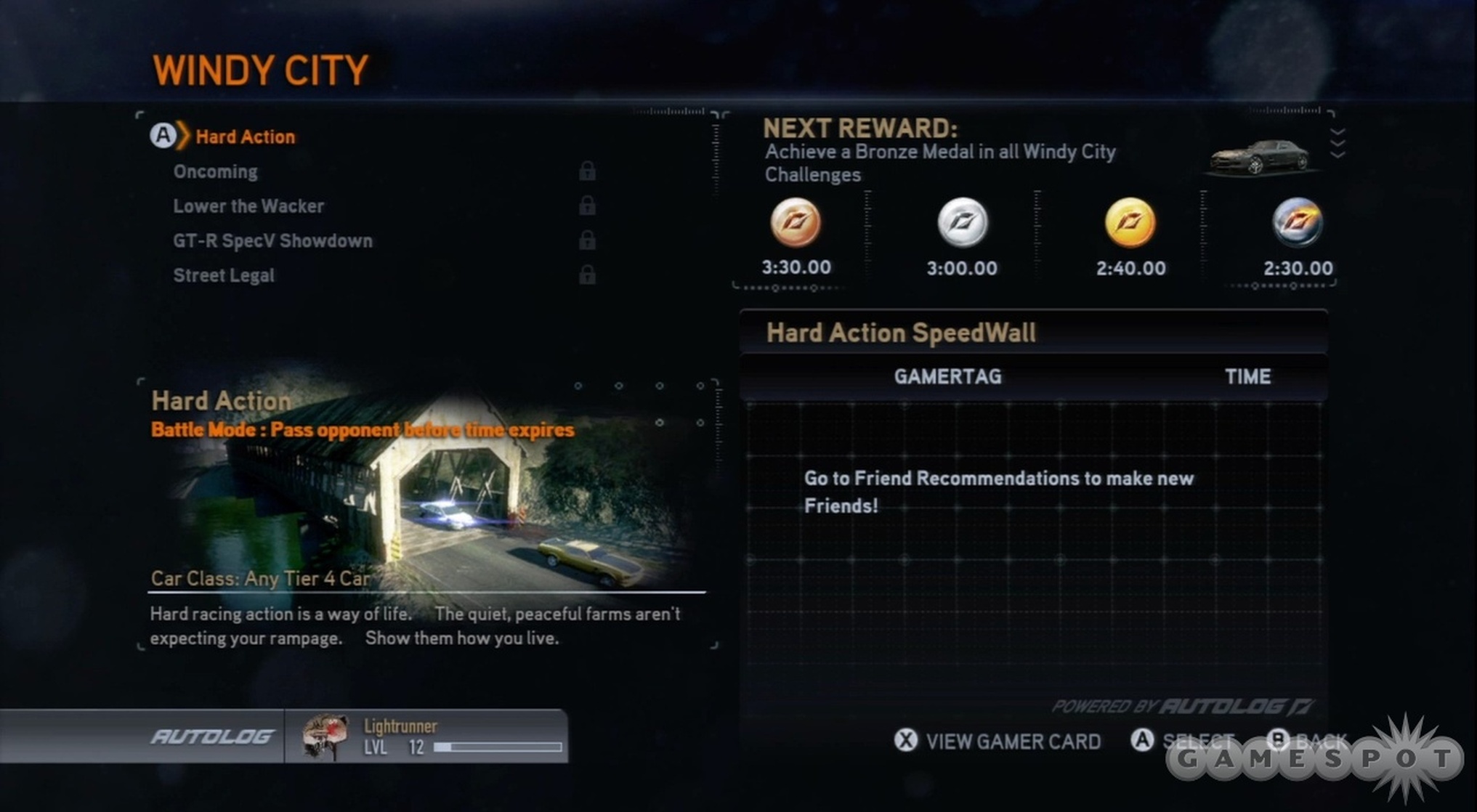Sort SpeedWall by Time column
Image resolution: width=1477 pixels, height=812 pixels.
click(1247, 377)
